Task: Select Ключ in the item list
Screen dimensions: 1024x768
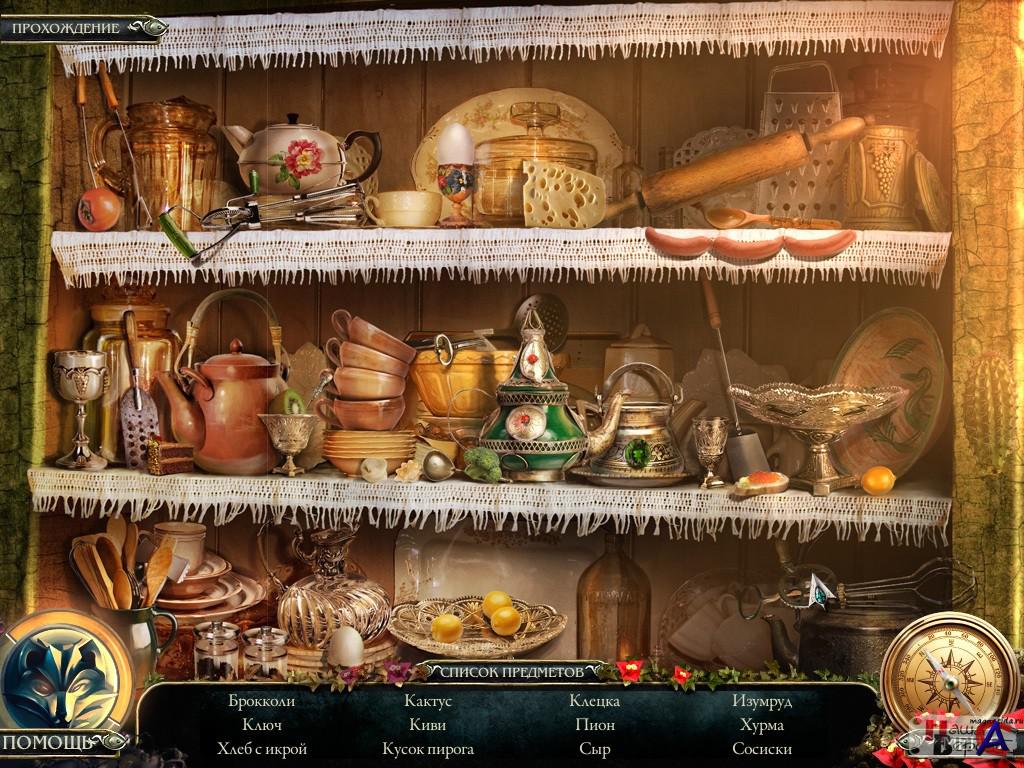Action: (261, 725)
